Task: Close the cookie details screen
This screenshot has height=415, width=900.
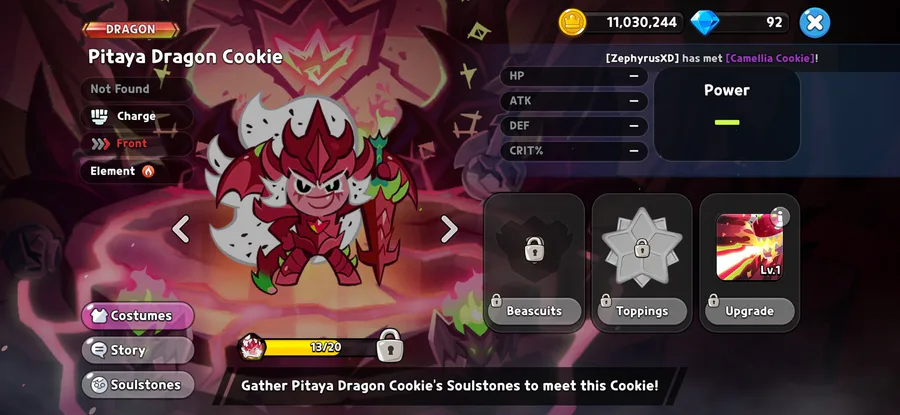Action: coord(815,21)
